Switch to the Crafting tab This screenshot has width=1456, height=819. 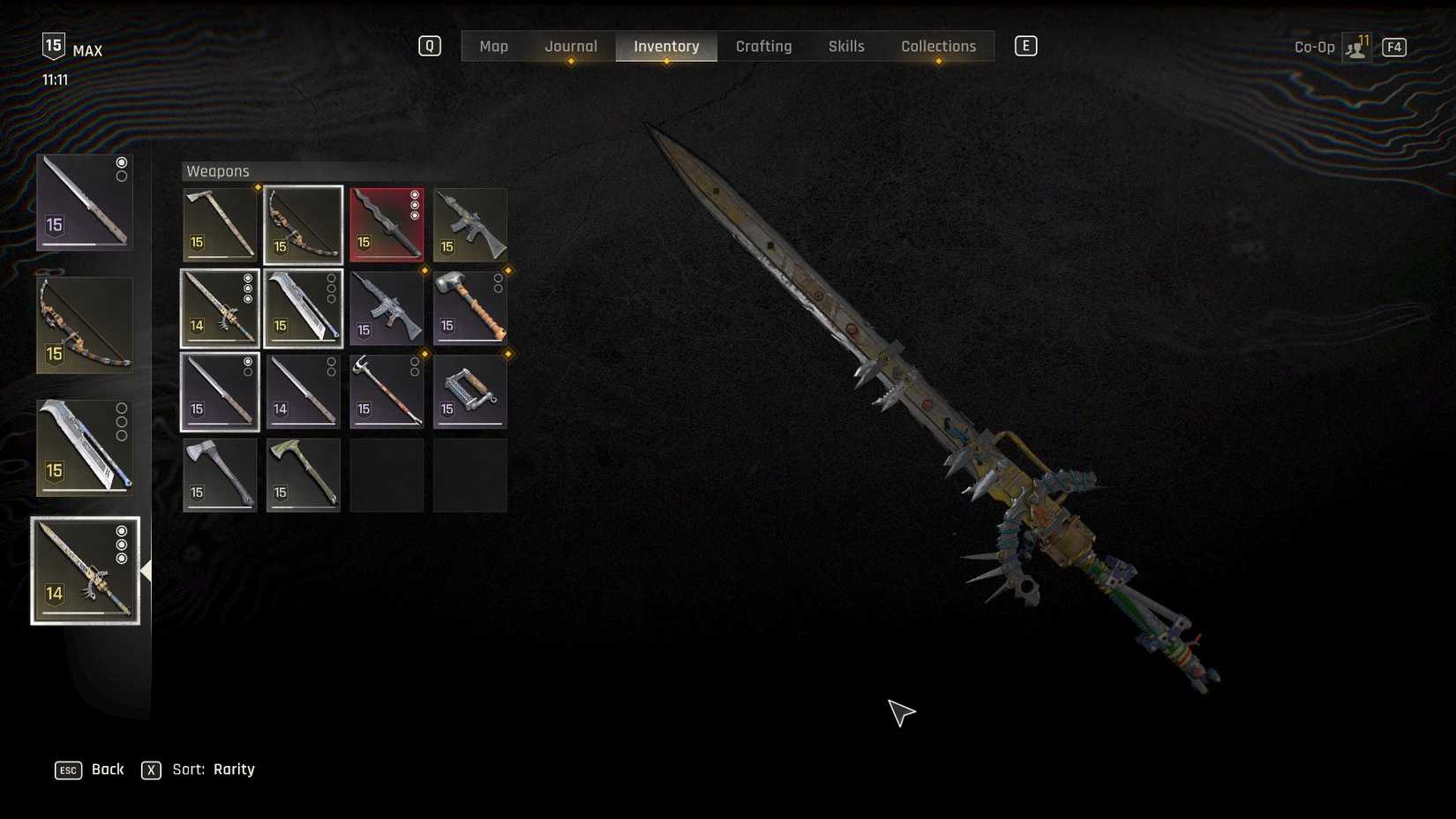(x=764, y=46)
